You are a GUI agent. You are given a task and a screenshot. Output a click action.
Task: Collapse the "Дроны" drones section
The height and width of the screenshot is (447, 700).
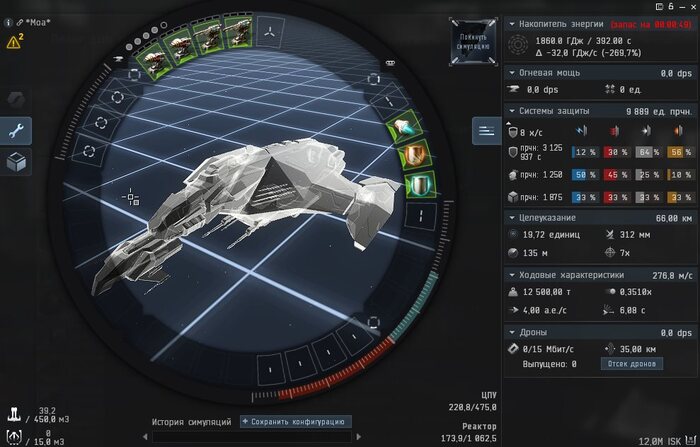pyautogui.click(x=512, y=331)
